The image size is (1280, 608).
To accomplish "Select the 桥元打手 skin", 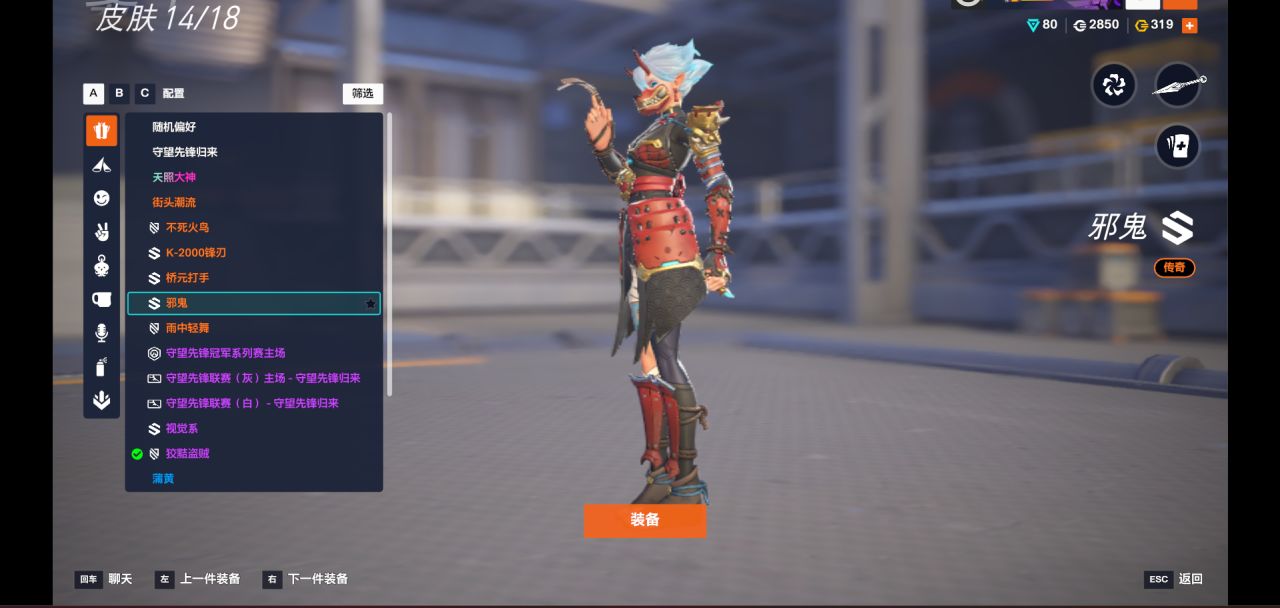I will coord(187,277).
